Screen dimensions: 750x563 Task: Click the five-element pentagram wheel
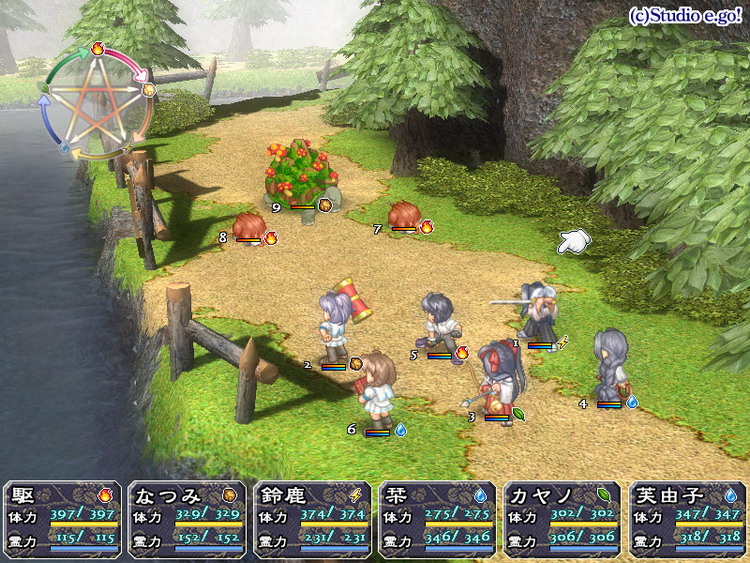point(97,98)
